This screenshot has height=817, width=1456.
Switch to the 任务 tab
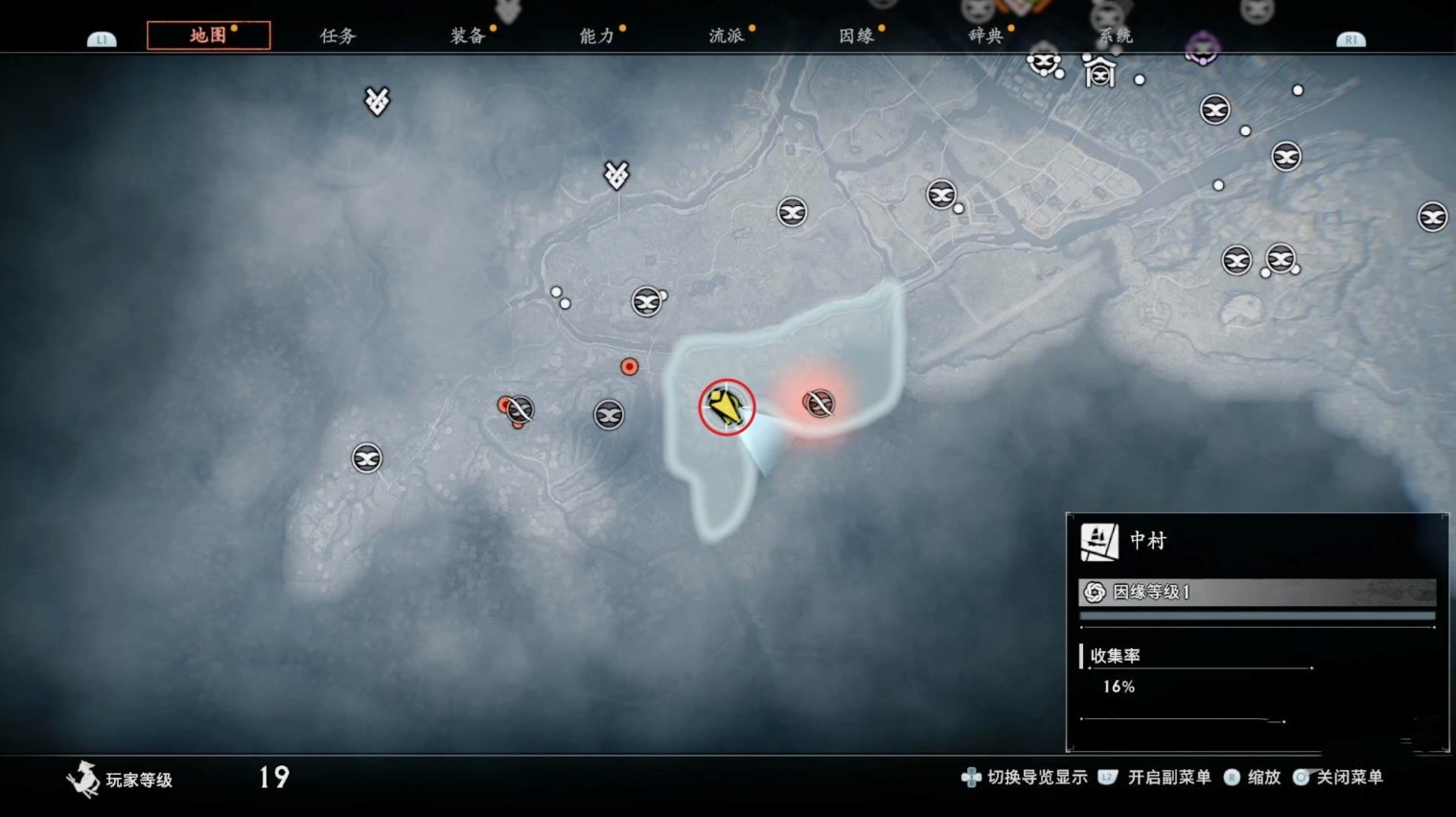click(337, 35)
